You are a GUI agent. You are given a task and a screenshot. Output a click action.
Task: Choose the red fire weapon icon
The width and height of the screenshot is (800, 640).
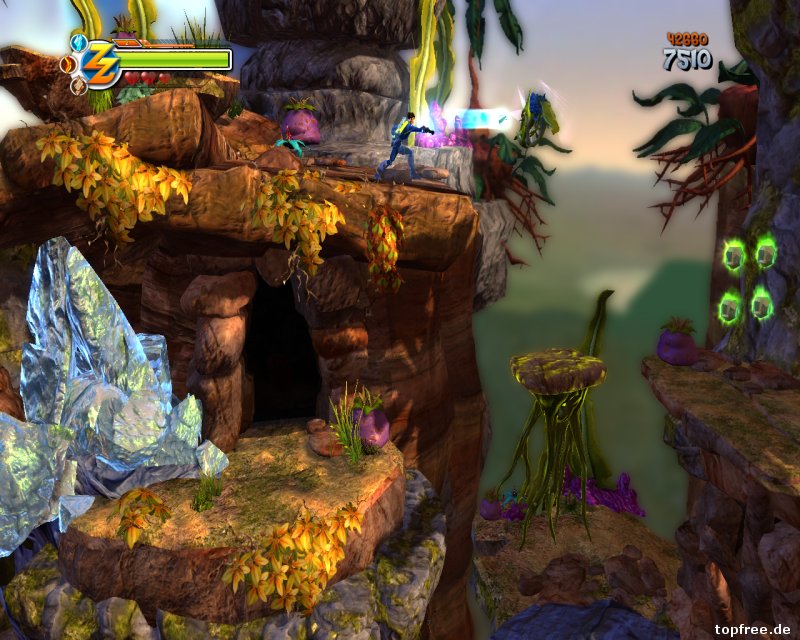click(x=68, y=65)
